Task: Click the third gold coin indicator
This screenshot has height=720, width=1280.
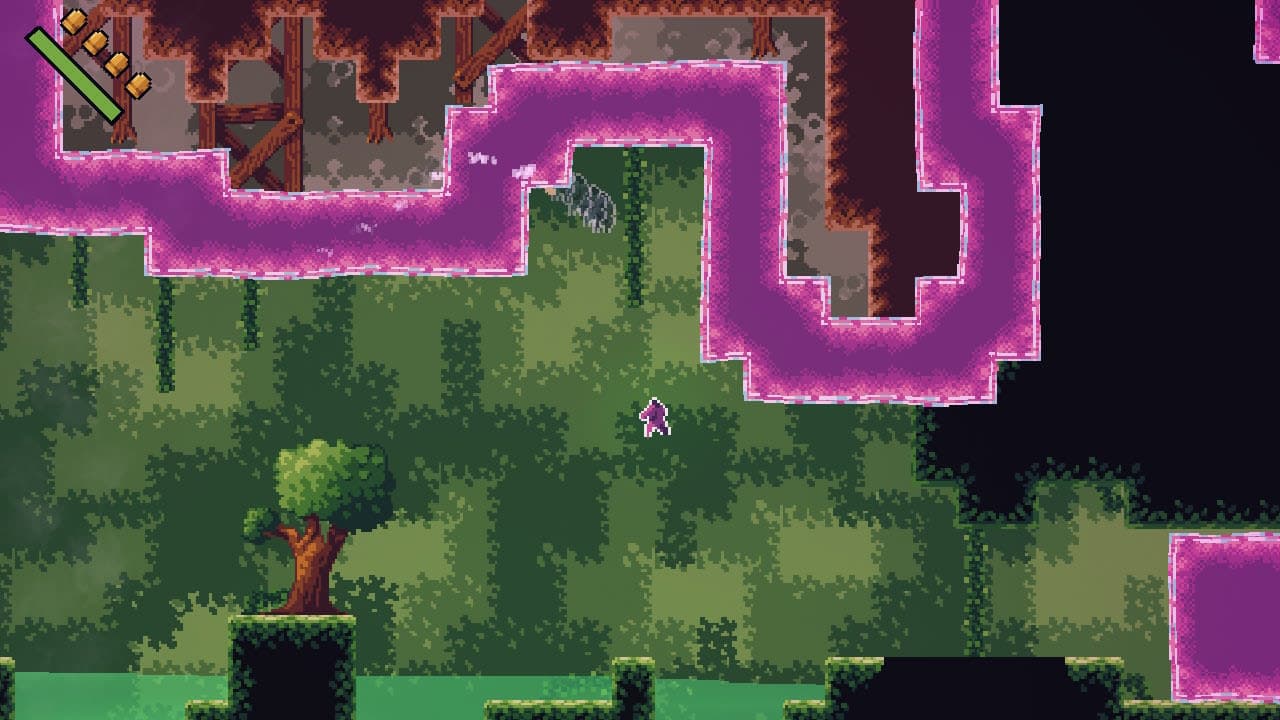Action: pos(117,65)
